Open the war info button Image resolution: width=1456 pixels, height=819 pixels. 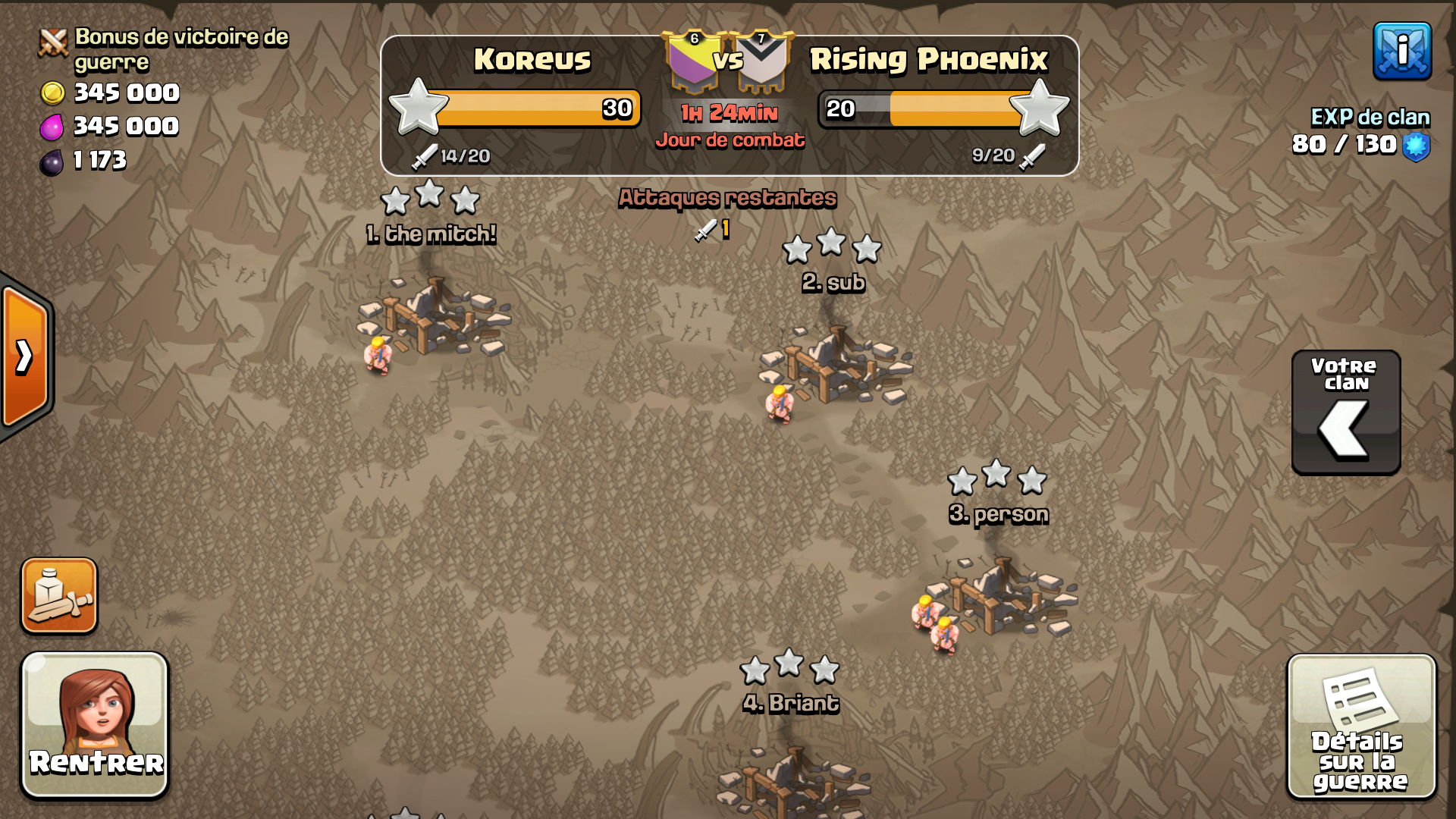click(1401, 51)
